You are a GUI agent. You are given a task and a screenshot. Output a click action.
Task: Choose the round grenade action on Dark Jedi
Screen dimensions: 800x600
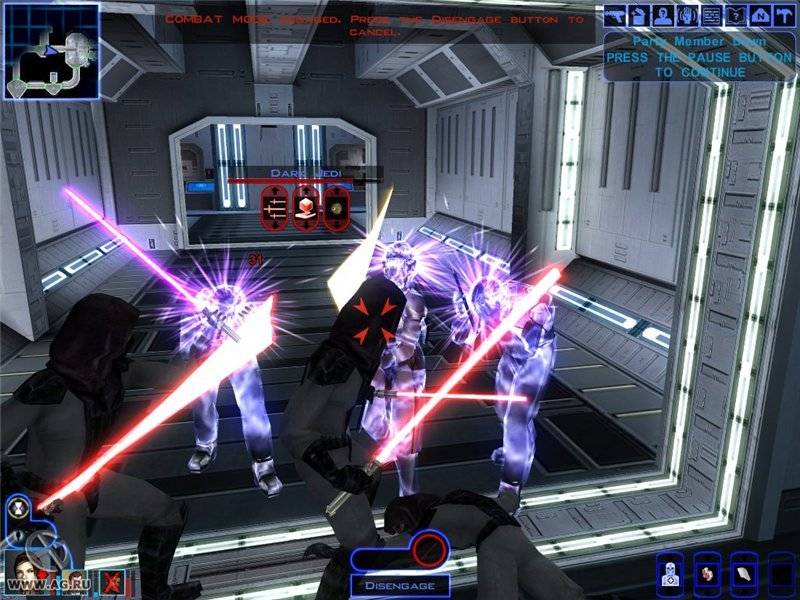point(338,207)
